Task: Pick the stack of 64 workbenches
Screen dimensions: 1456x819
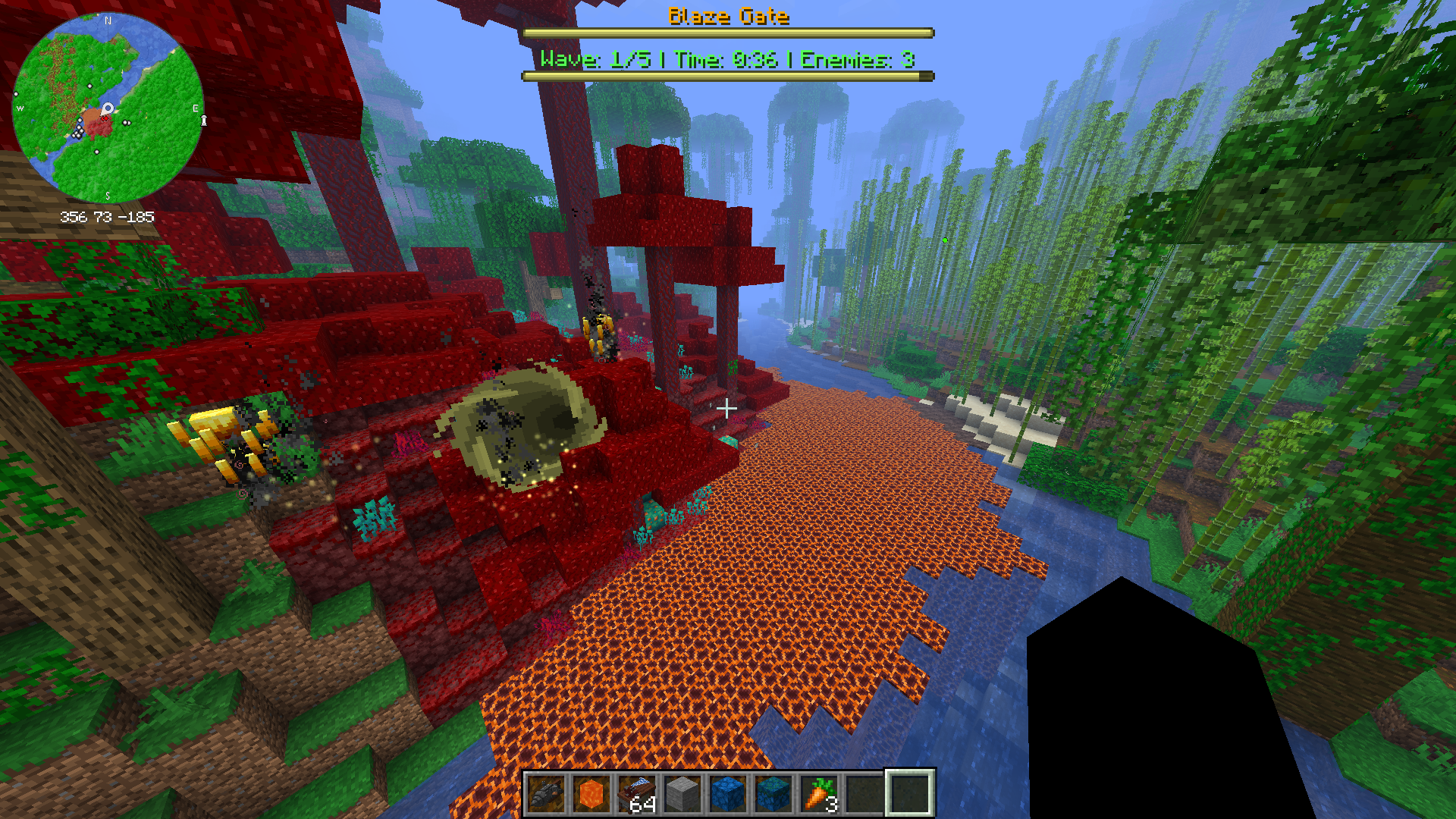Action: point(635,792)
